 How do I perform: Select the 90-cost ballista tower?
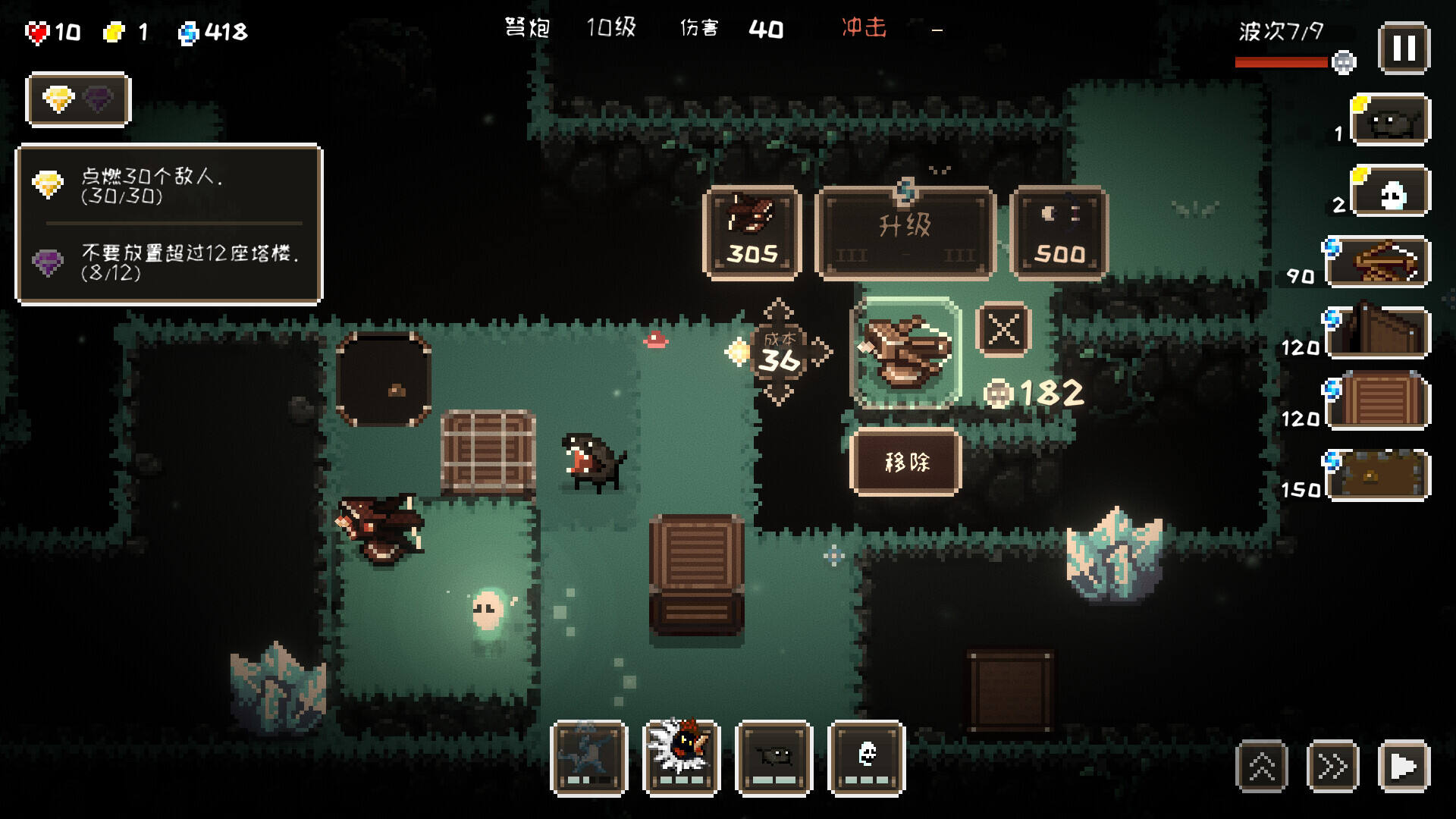(1379, 262)
